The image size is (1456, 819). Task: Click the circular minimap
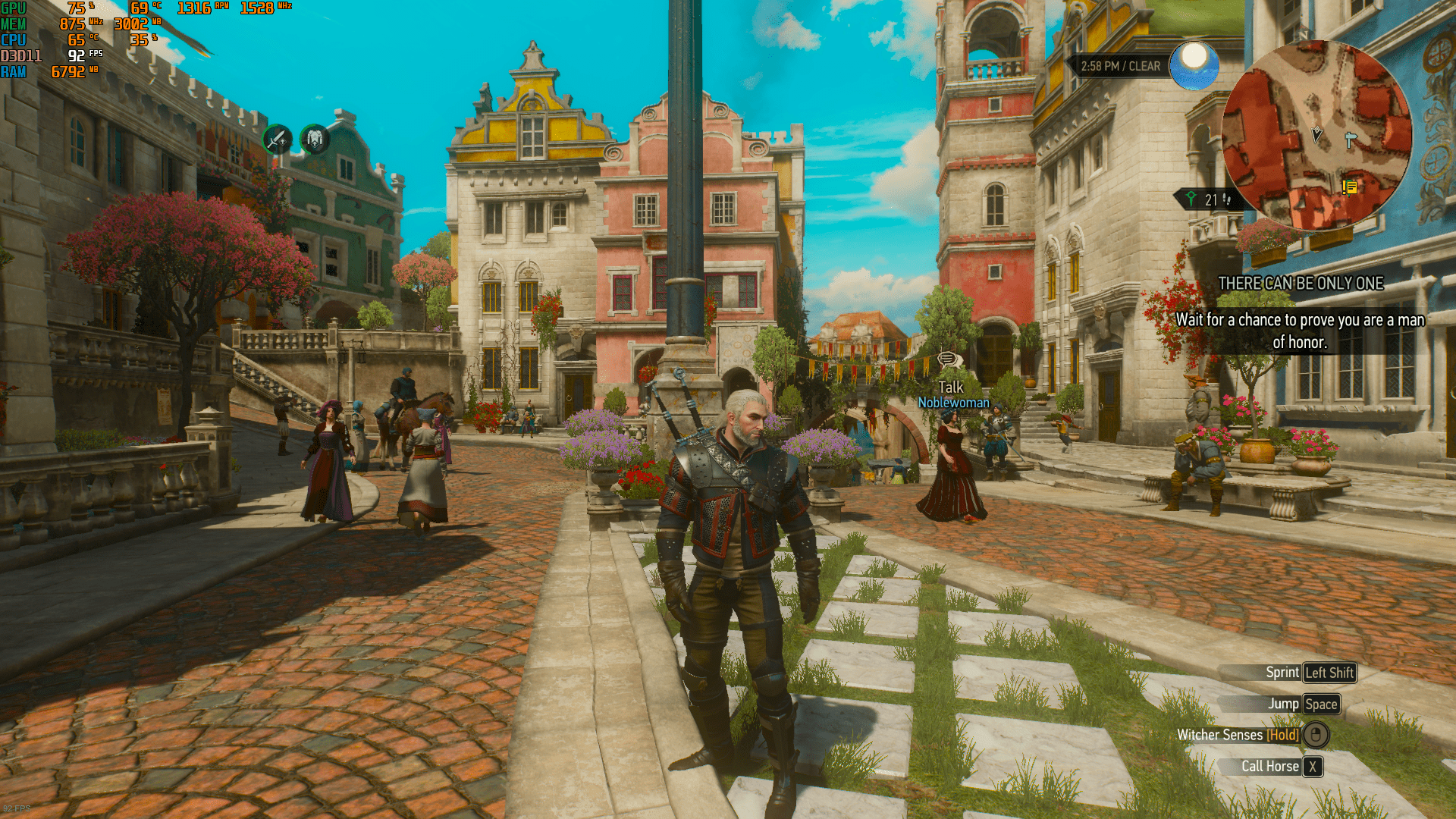coord(1316,135)
